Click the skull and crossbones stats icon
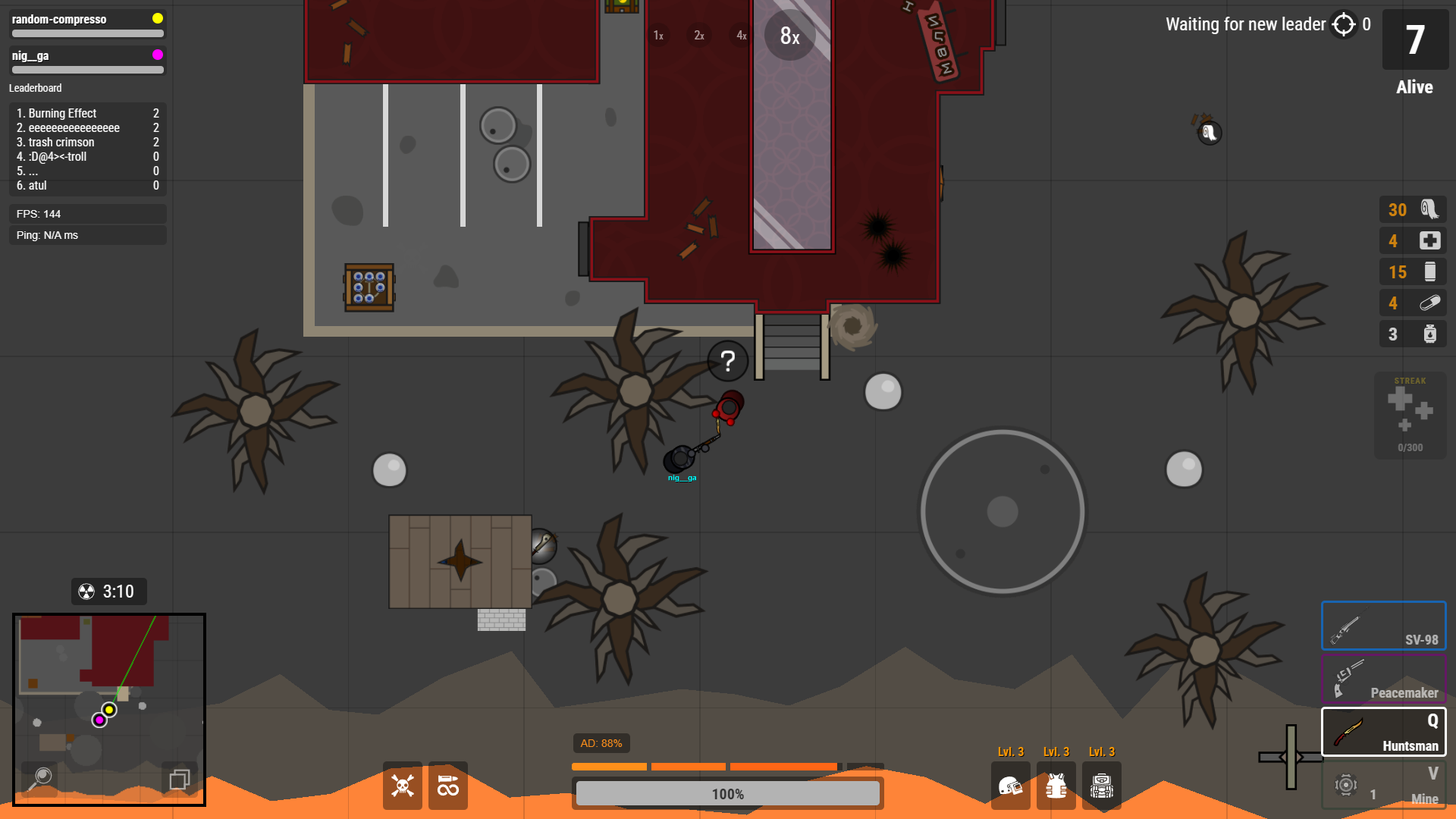This screenshot has width=1456, height=819. [x=402, y=786]
